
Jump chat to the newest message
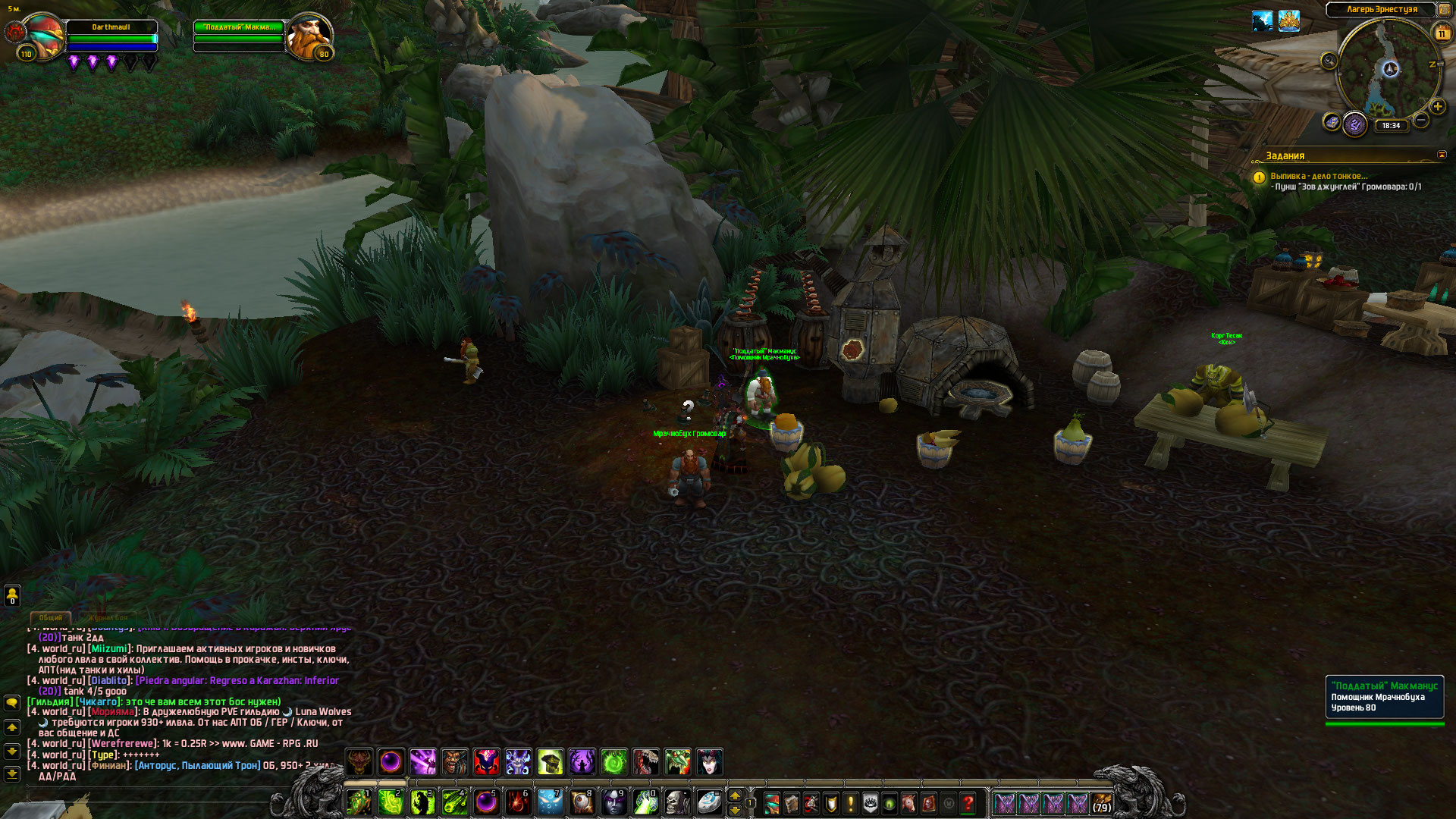[x=12, y=773]
